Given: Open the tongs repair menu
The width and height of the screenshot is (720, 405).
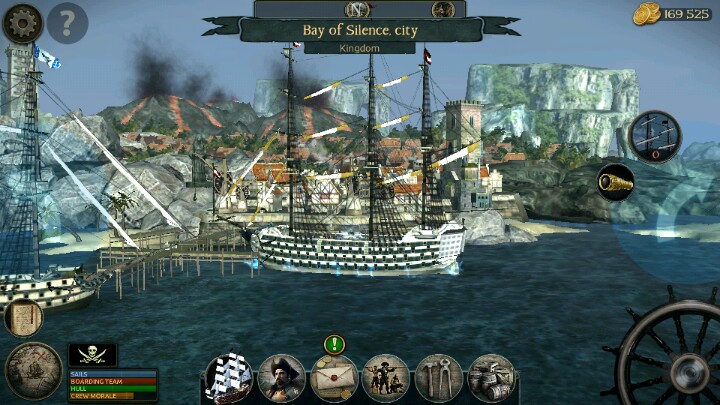Looking at the screenshot, I should 438,378.
